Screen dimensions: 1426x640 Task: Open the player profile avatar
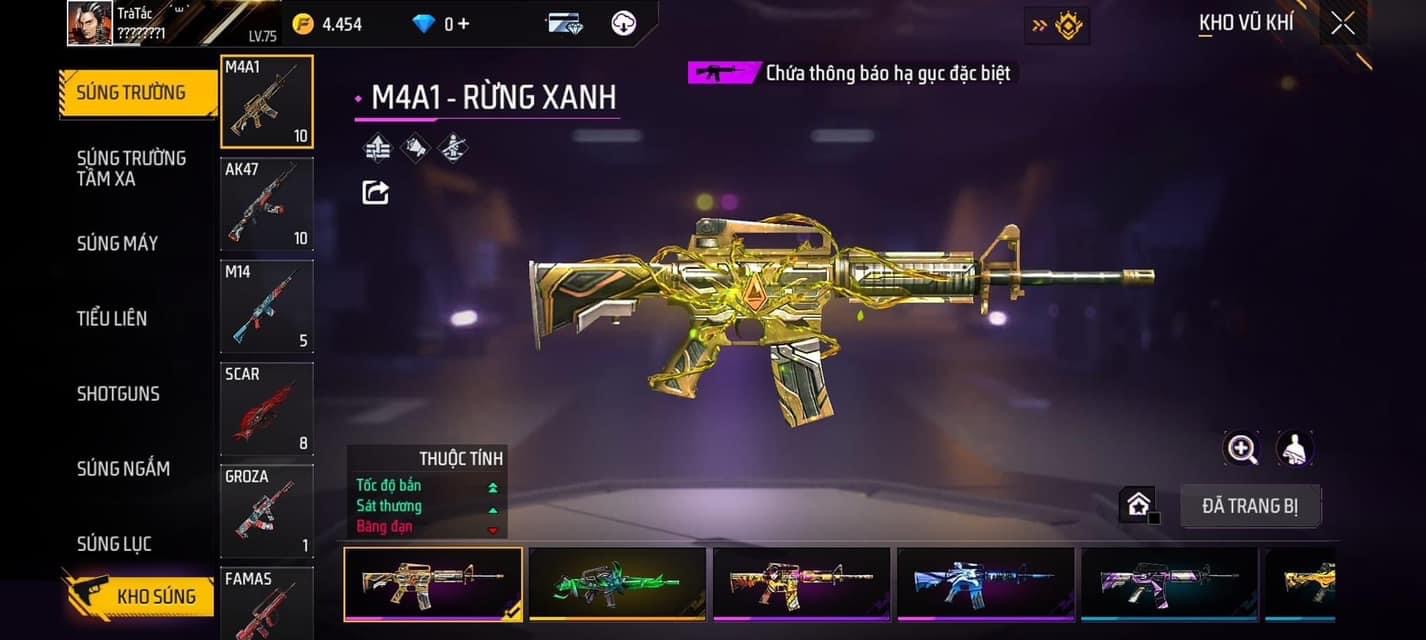(90, 23)
